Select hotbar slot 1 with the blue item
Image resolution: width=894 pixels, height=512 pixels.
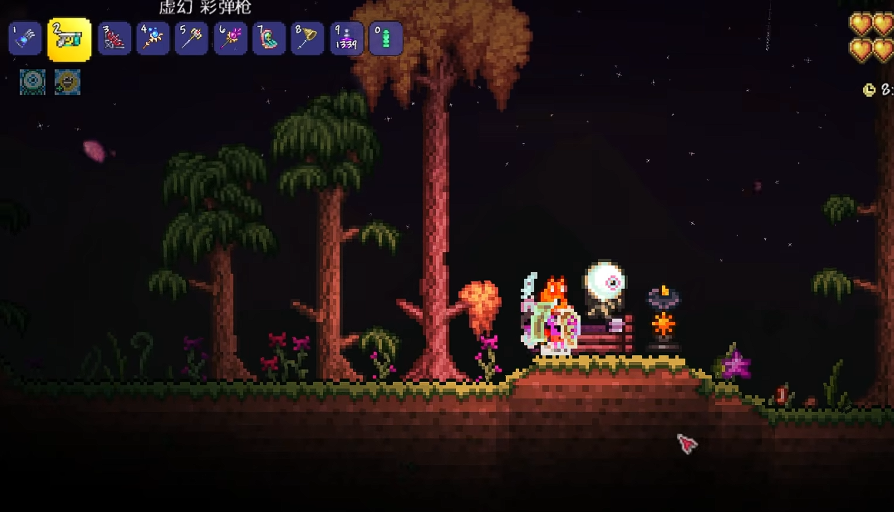click(25, 39)
